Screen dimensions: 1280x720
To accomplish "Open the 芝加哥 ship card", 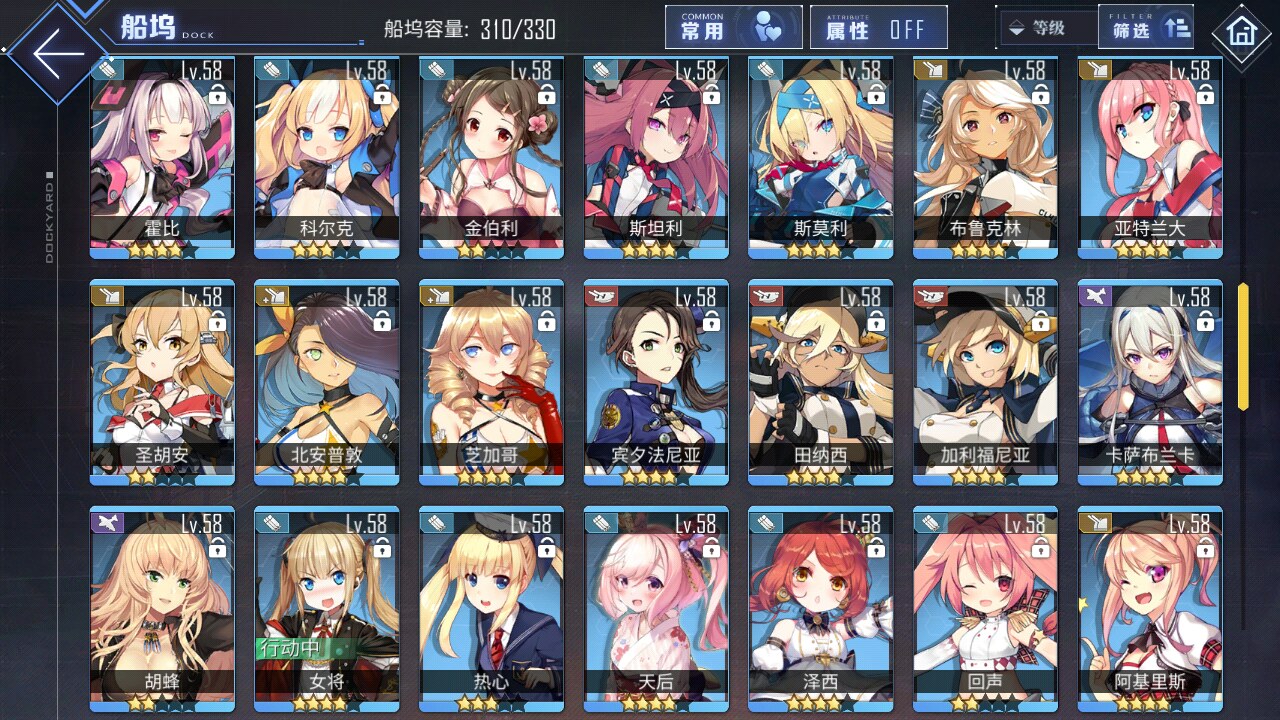I will (491, 382).
